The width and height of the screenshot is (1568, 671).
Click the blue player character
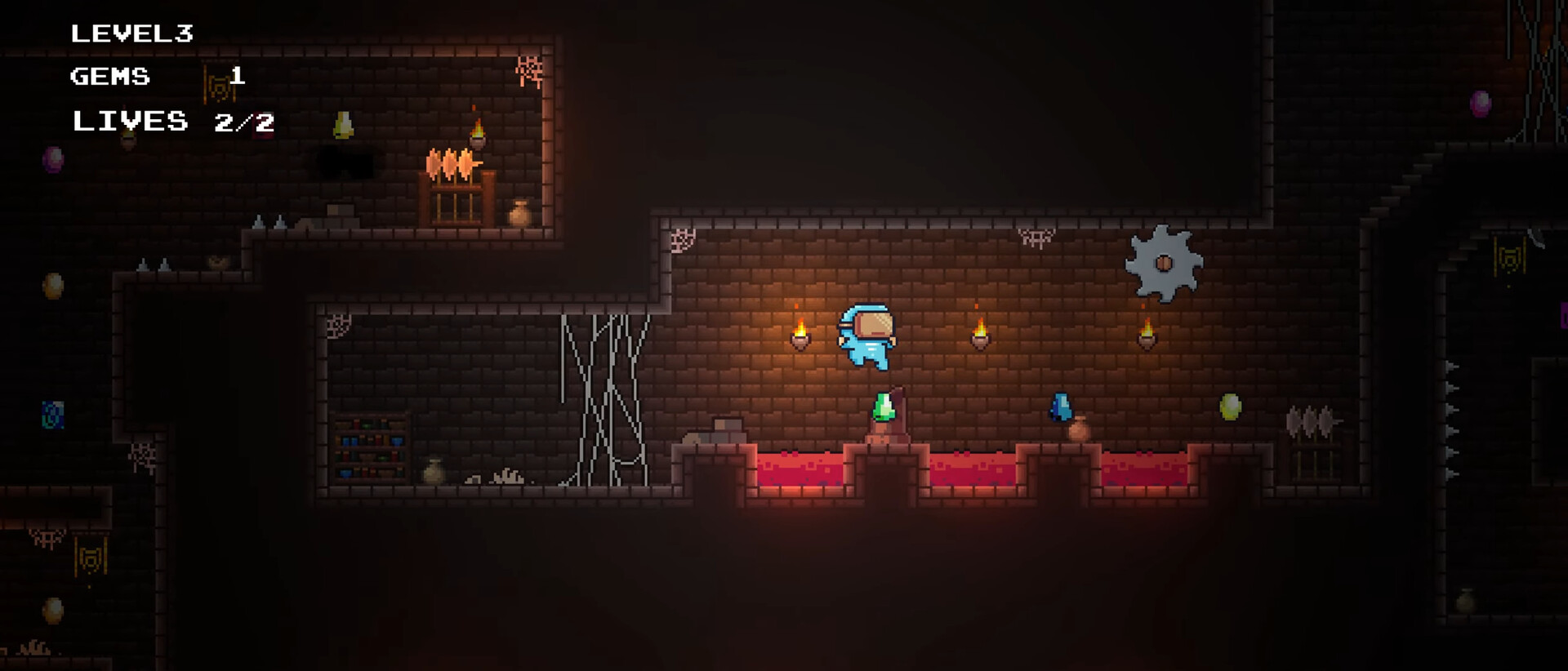tap(868, 339)
